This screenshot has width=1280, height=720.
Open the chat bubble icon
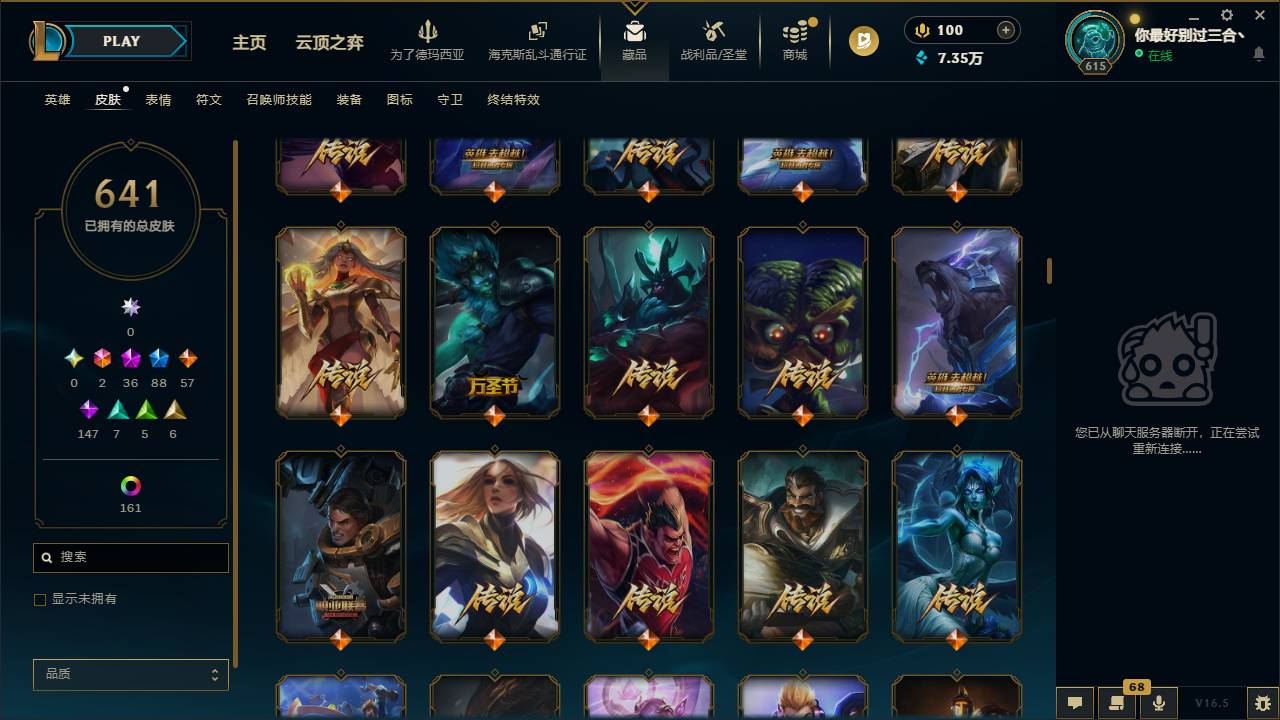click(1076, 703)
